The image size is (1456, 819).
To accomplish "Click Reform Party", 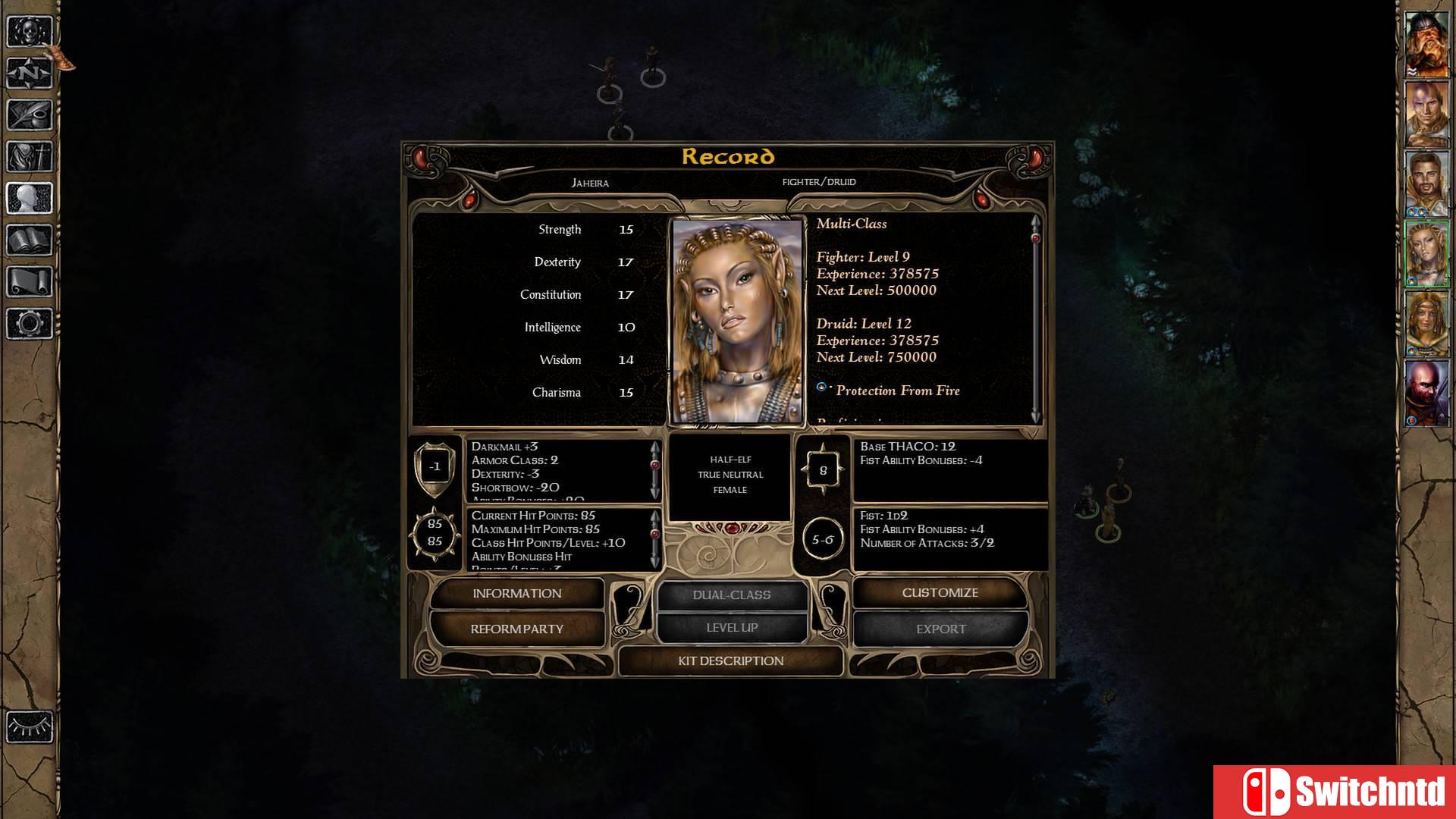I will pos(518,629).
